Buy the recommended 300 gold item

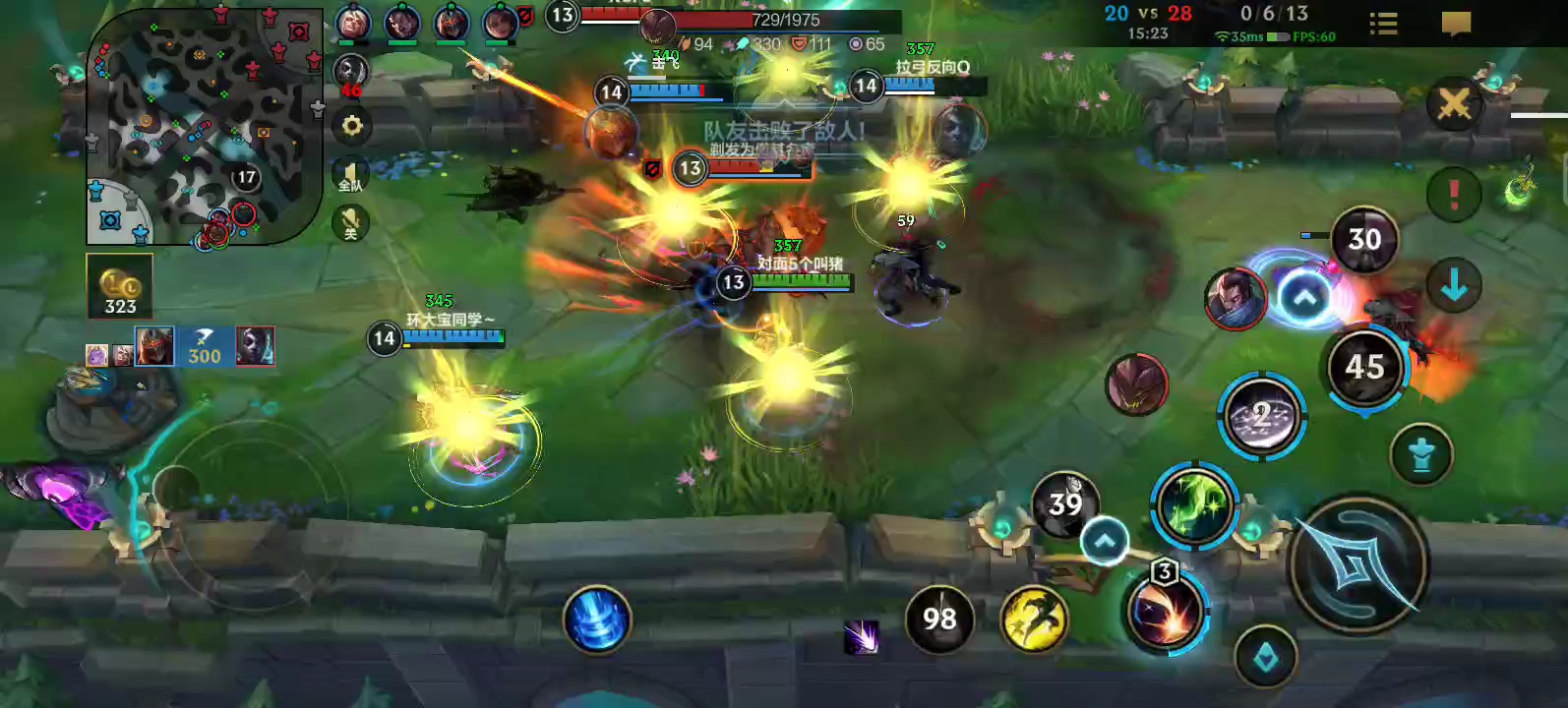(204, 346)
